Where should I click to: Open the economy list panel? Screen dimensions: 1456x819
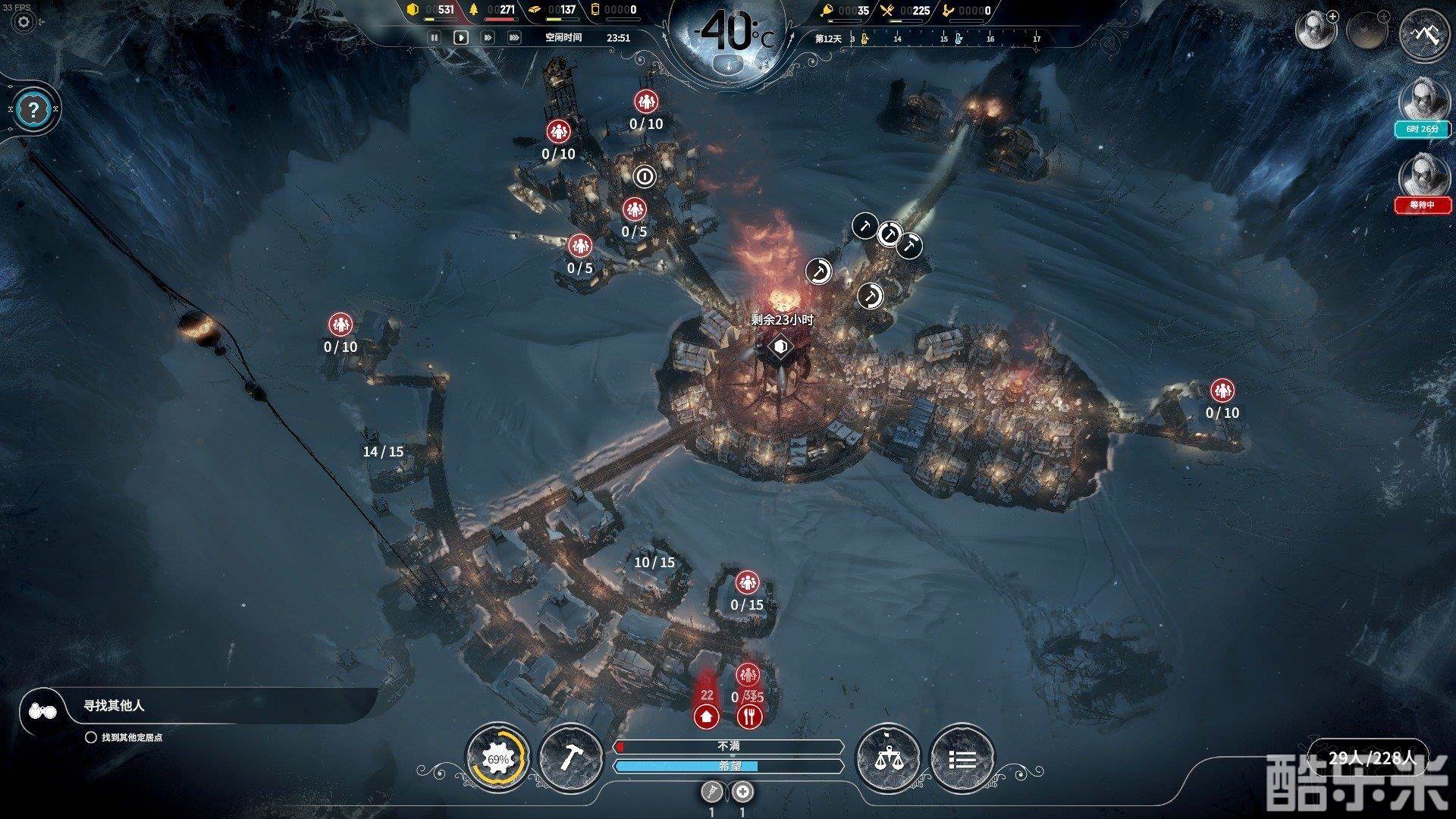click(962, 758)
